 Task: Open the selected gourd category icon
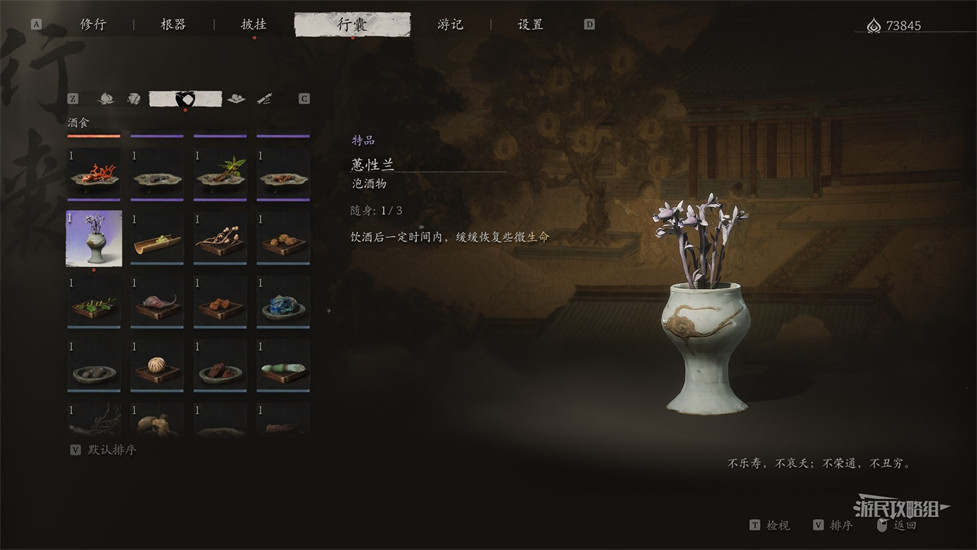[185, 98]
